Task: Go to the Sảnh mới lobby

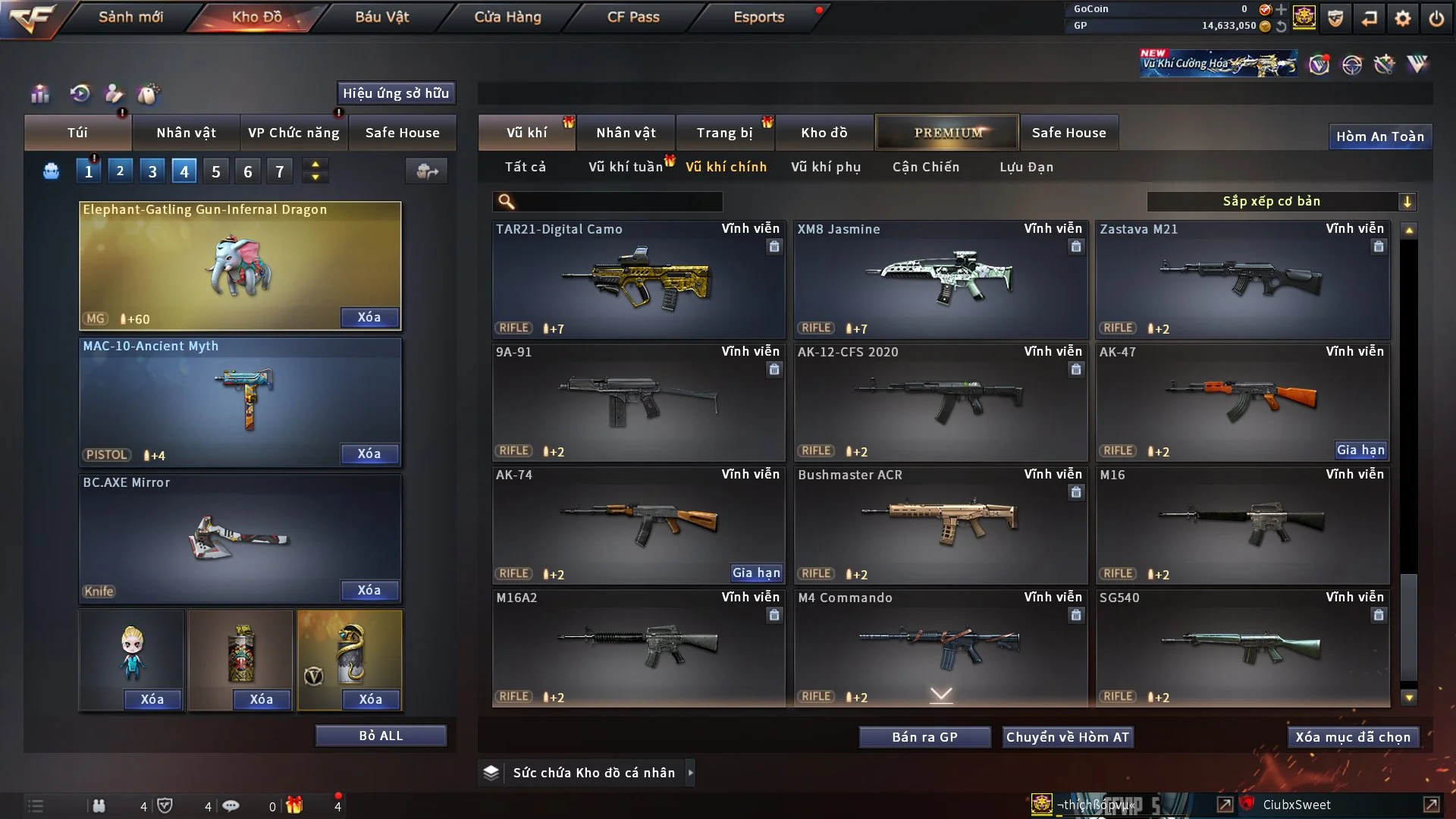Action: 130,17
